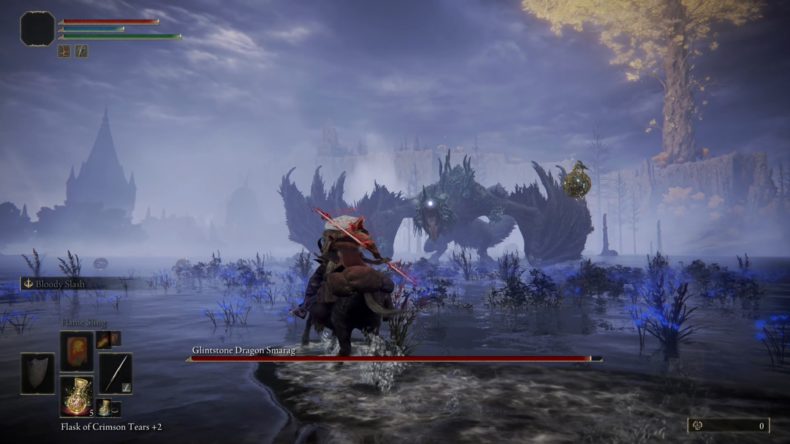Choose the next queued flask icon
Screen dimensions: 790x444
coord(103,408)
